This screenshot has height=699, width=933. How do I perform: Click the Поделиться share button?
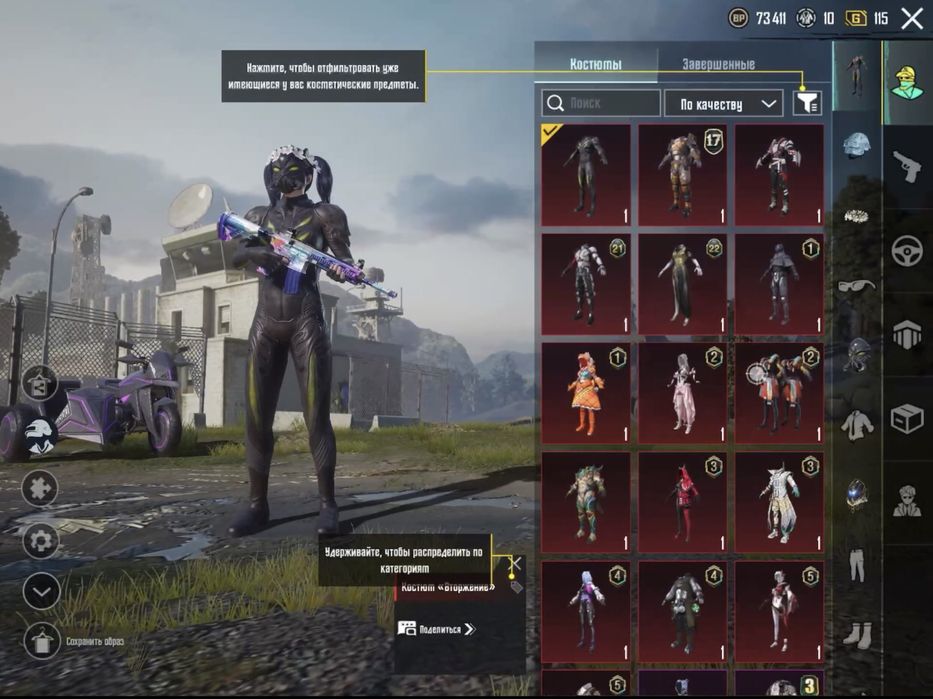point(437,629)
